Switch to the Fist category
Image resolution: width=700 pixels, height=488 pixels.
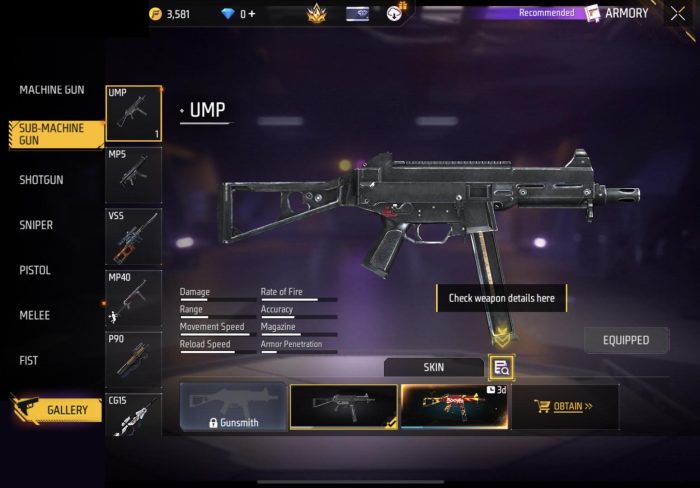29,360
